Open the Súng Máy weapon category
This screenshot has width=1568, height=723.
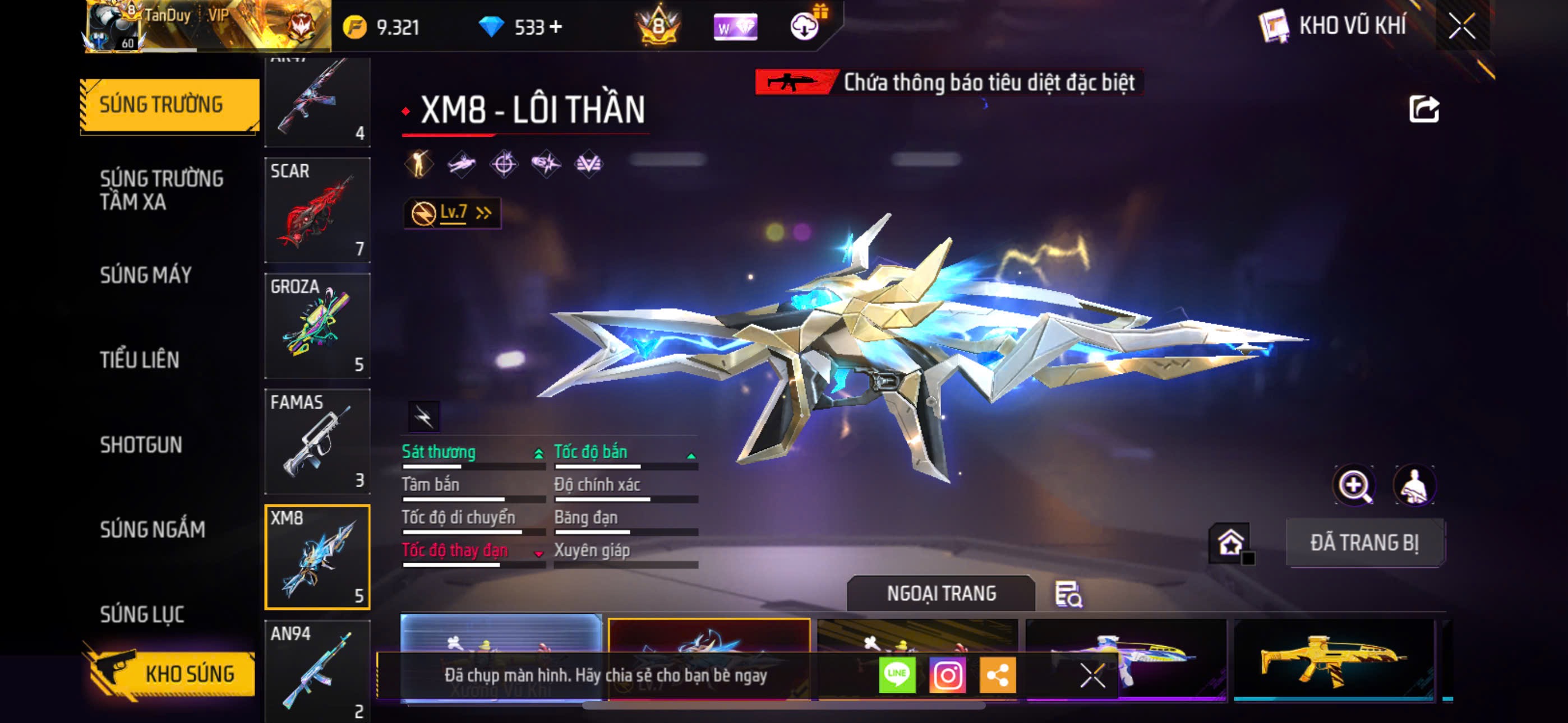tap(145, 275)
